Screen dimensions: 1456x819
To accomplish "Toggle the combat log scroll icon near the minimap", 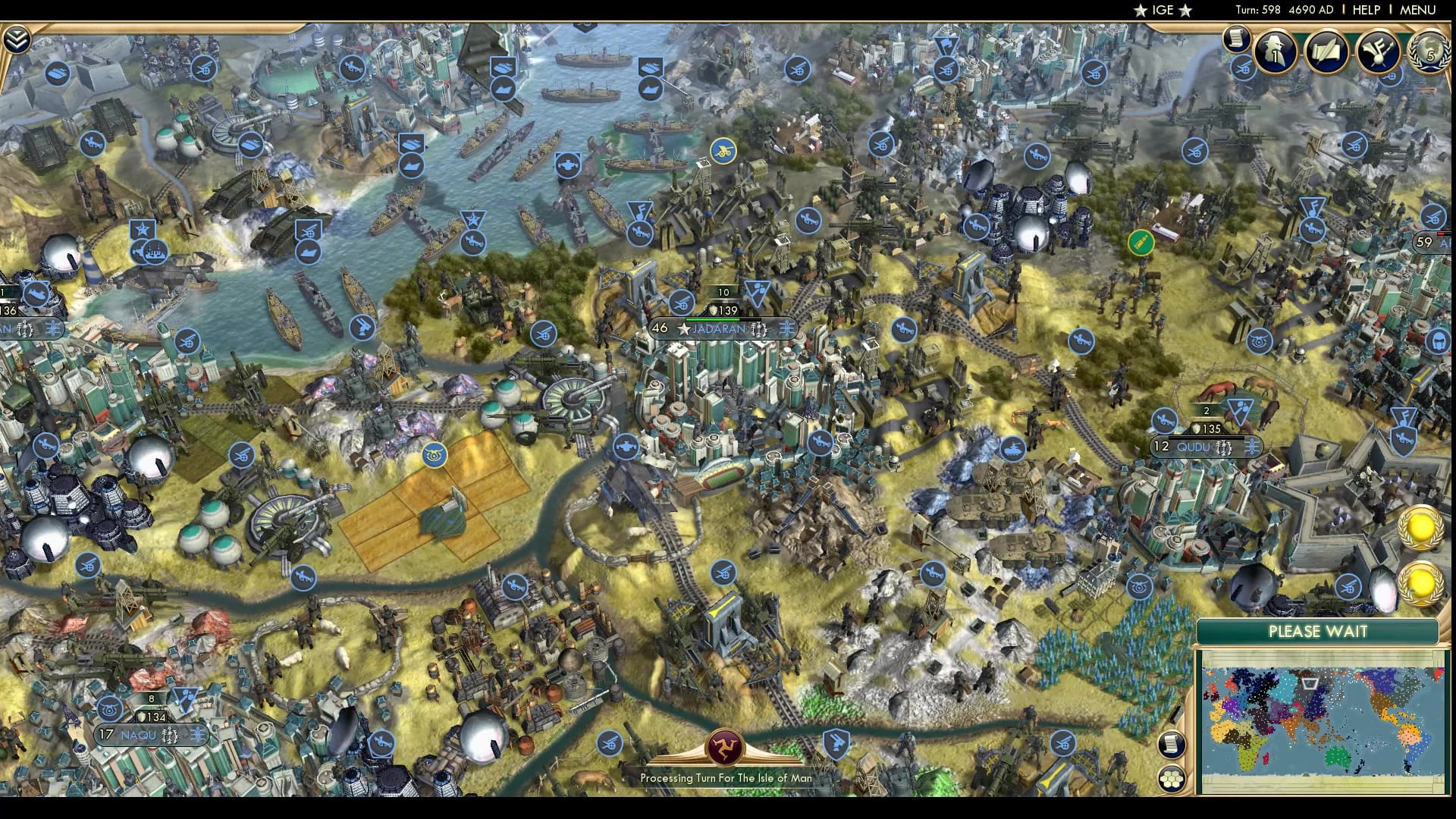I will 1172,743.
